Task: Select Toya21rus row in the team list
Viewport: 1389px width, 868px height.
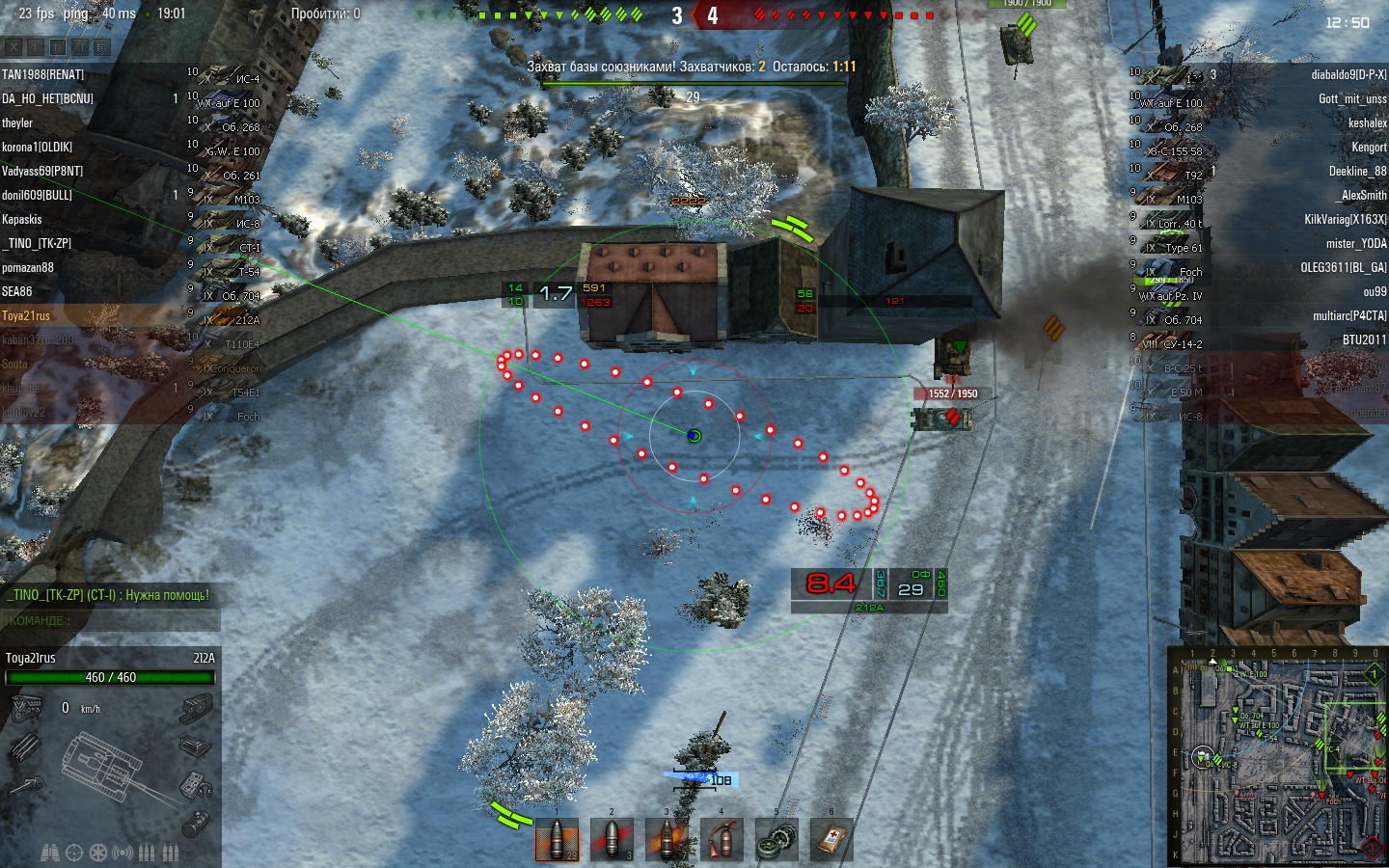Action: [x=26, y=315]
